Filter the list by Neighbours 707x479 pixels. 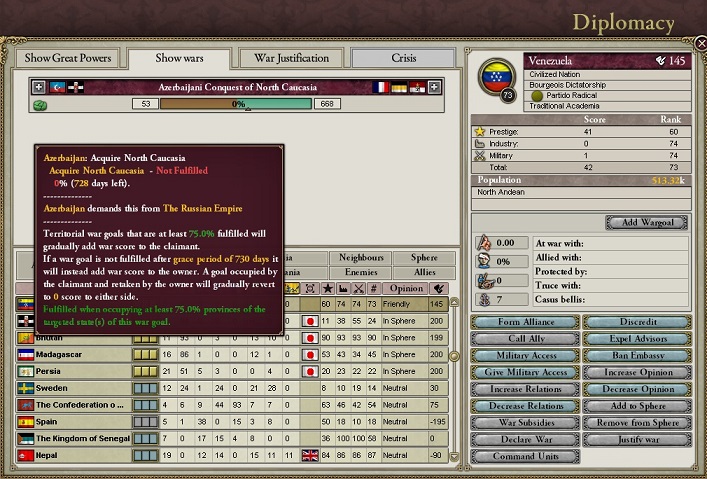click(x=360, y=258)
